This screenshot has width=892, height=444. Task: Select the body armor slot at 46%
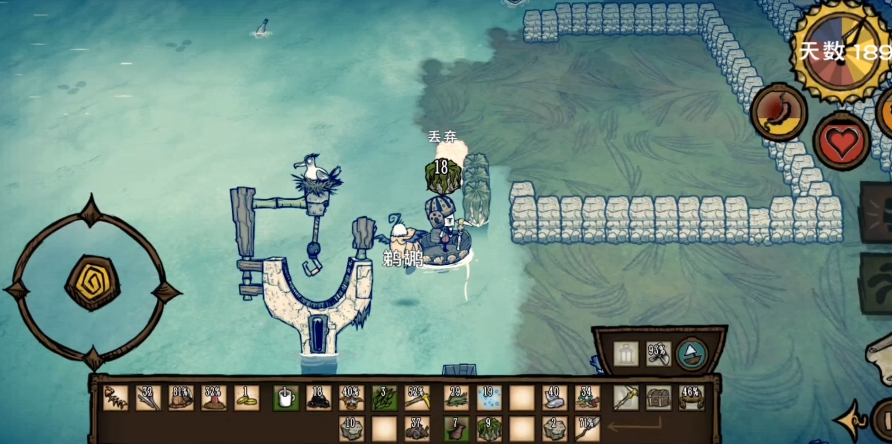(691, 398)
